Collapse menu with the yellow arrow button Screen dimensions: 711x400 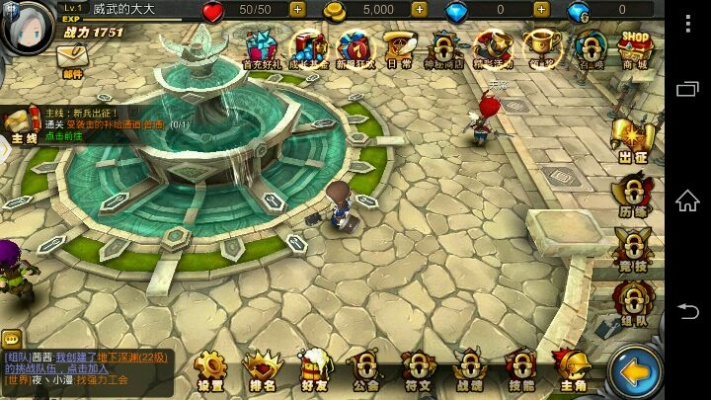coord(635,372)
